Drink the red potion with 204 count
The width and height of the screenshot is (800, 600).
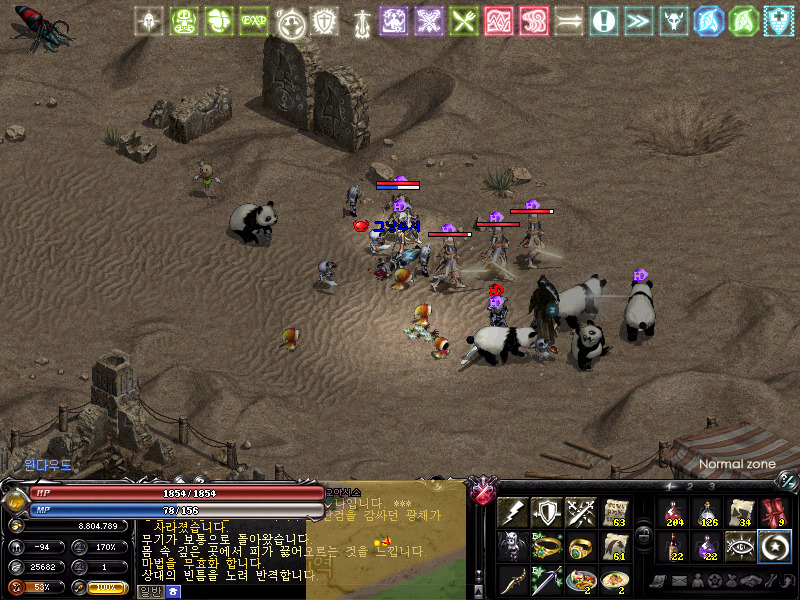[673, 513]
